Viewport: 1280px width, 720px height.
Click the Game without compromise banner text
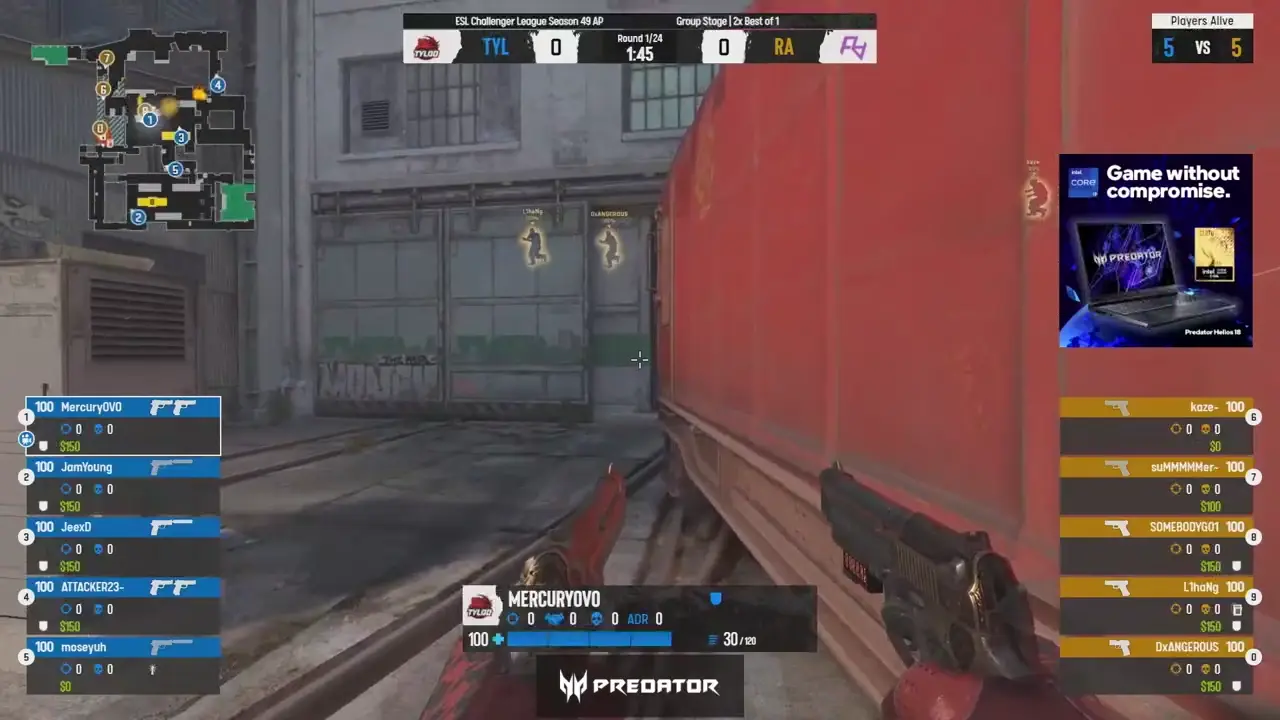[1172, 182]
